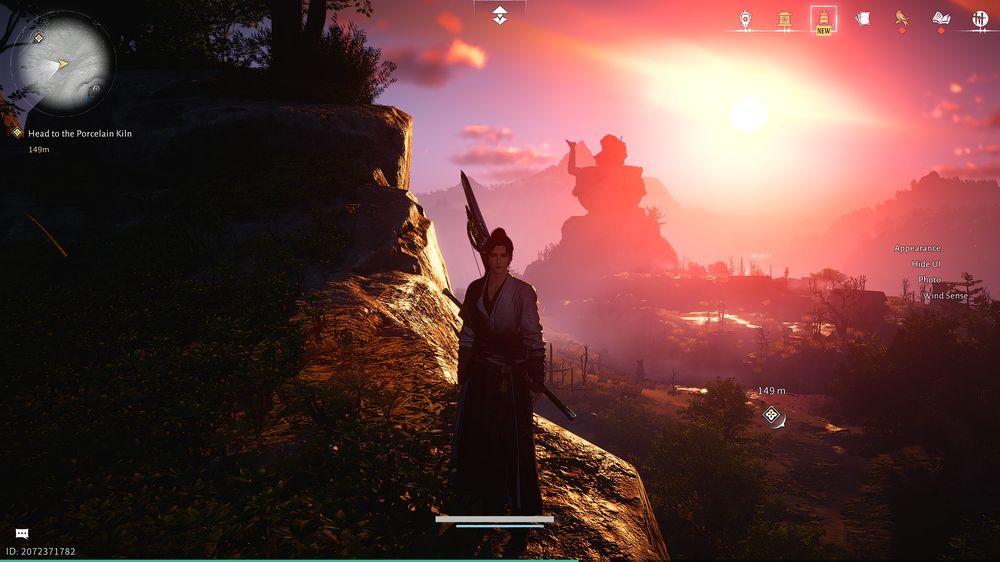This screenshot has width=1000, height=562.
Task: Toggle the Hide UI option
Action: [926, 264]
